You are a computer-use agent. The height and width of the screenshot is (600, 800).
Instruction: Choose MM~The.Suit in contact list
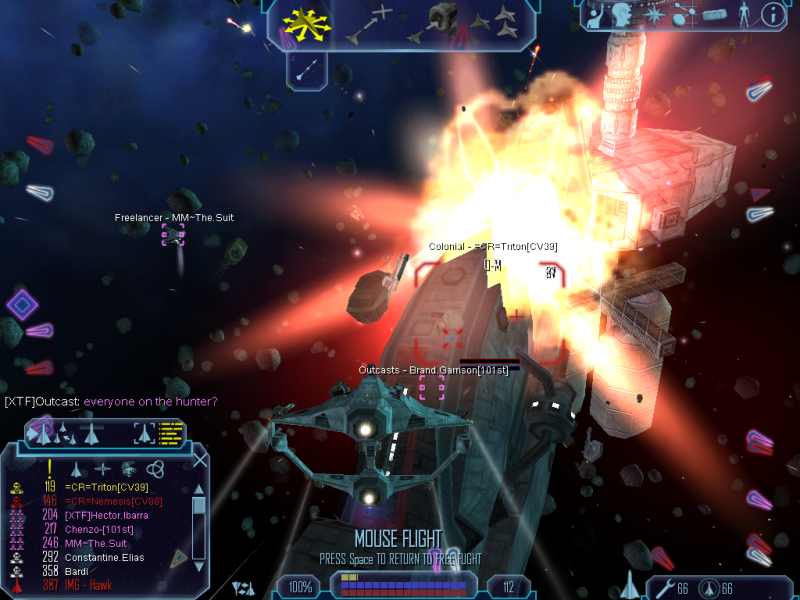pyautogui.click(x=98, y=543)
